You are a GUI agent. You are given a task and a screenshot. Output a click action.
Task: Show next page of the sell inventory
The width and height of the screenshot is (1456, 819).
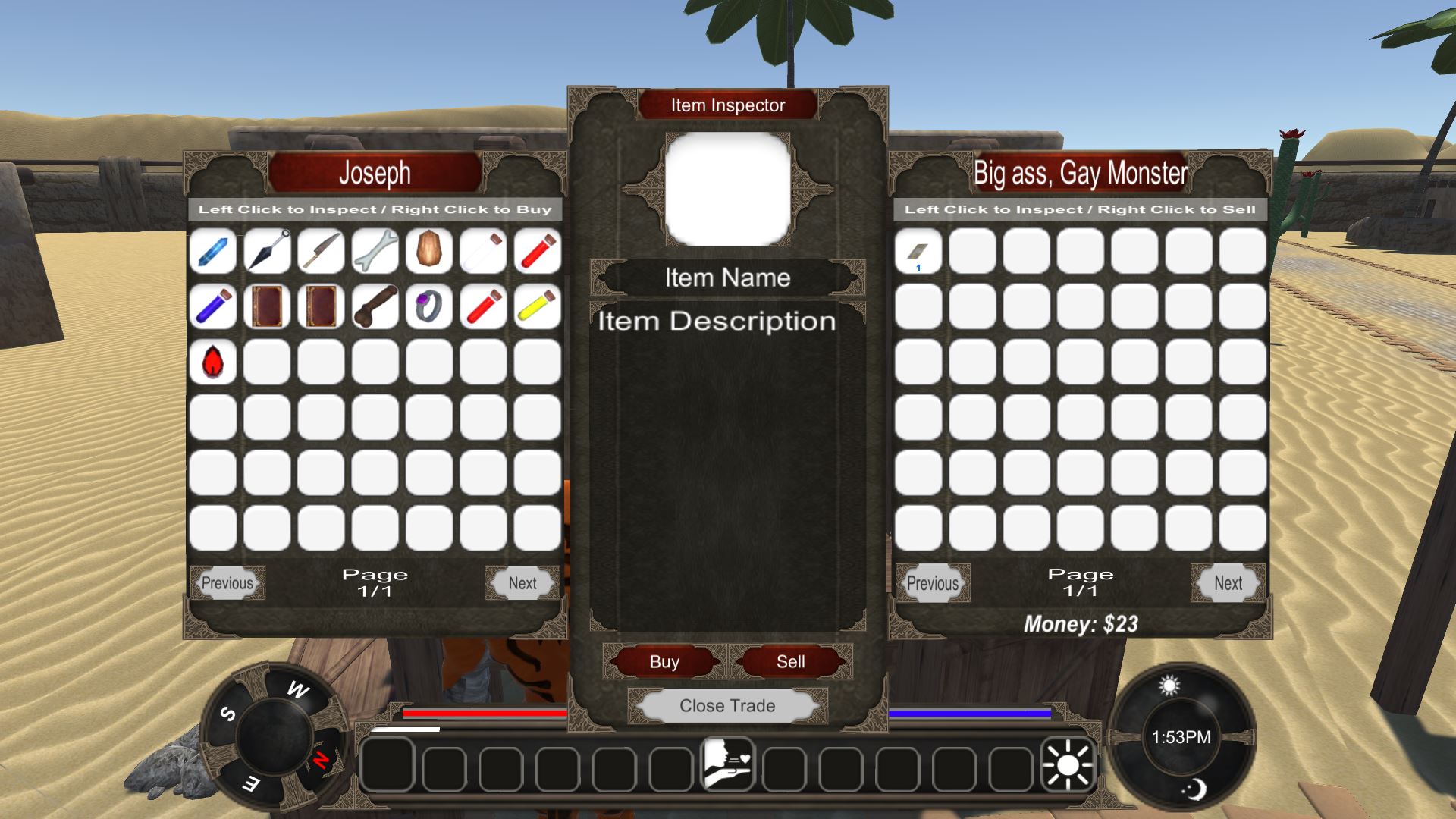point(1228,583)
